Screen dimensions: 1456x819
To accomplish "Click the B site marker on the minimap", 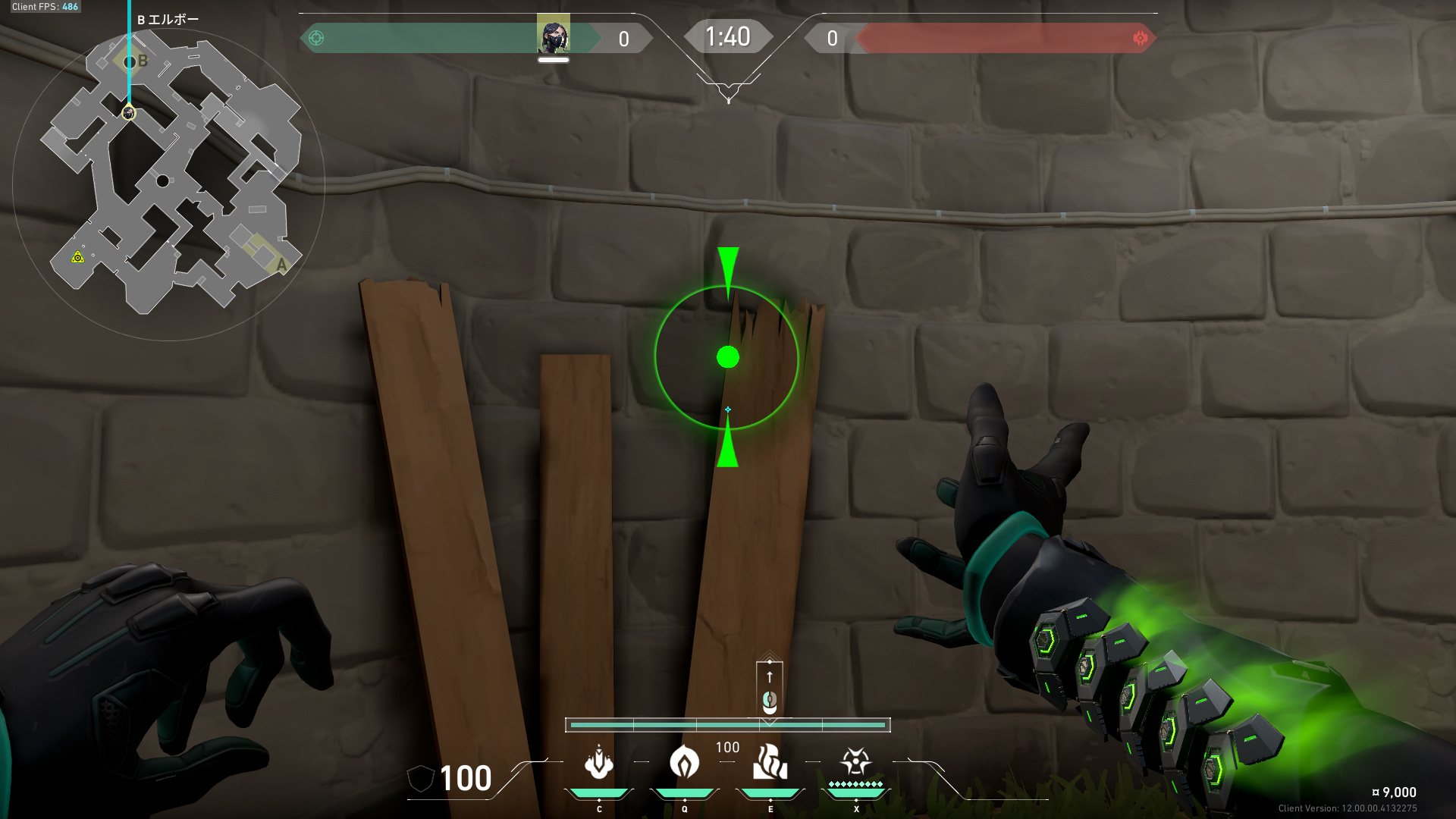I will [x=142, y=61].
